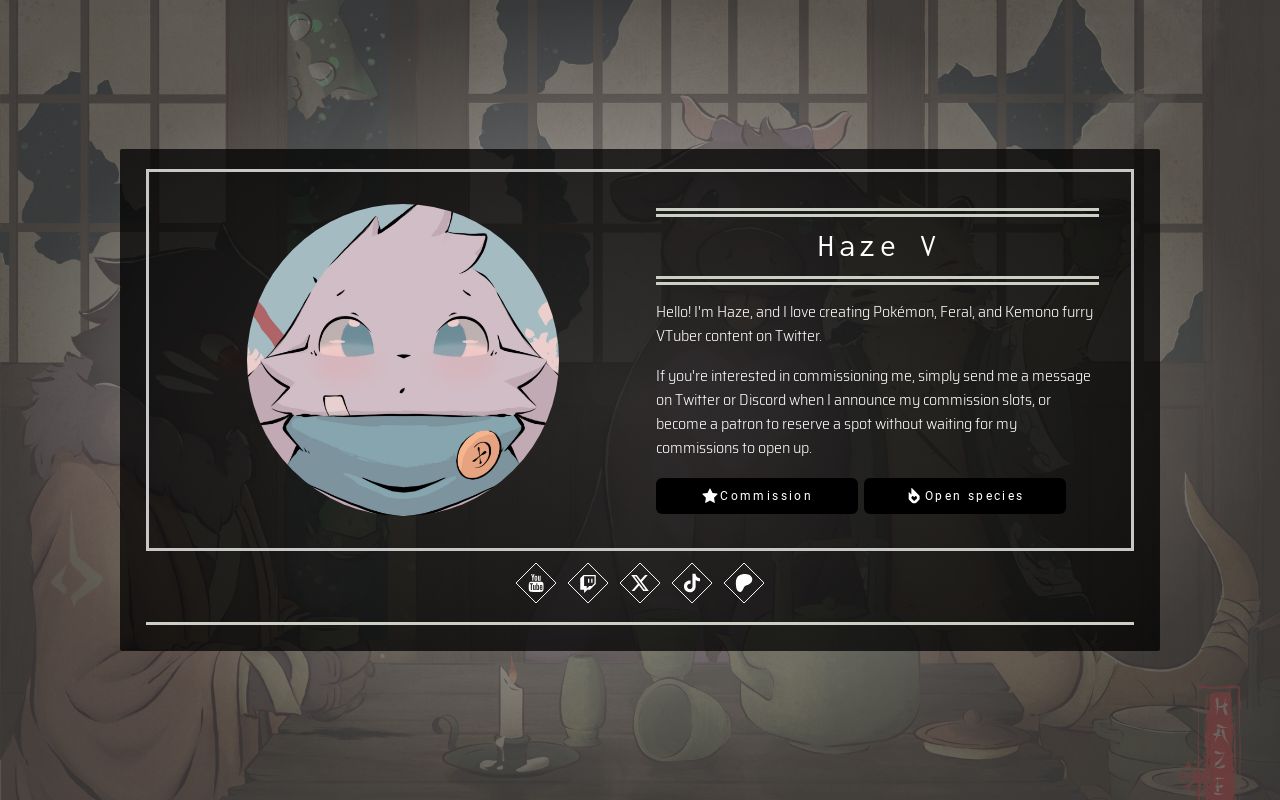Open the Commission button

tap(756, 496)
